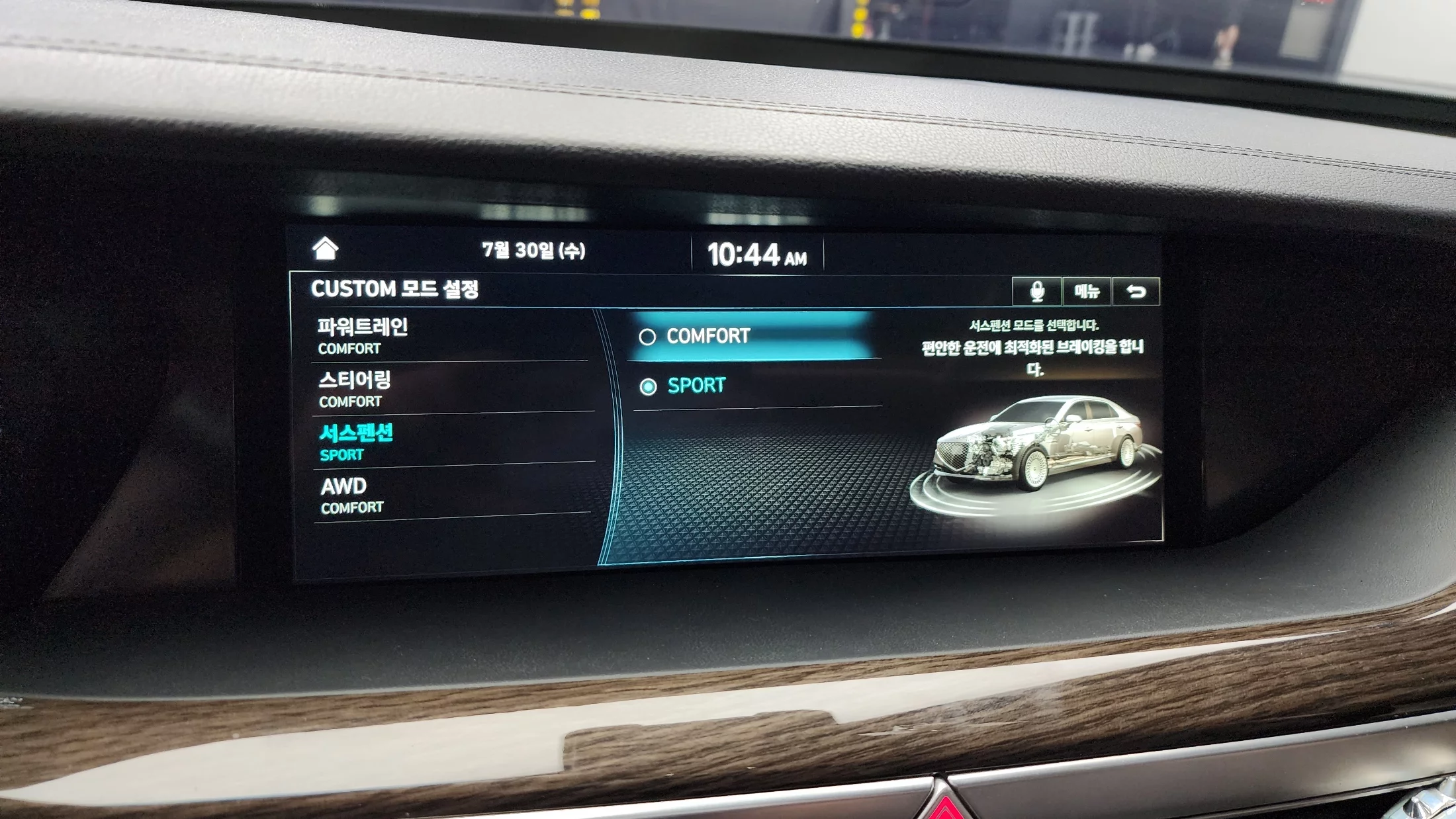The width and height of the screenshot is (1456, 819).
Task: Go back with the return arrow
Action: pyautogui.click(x=1136, y=292)
